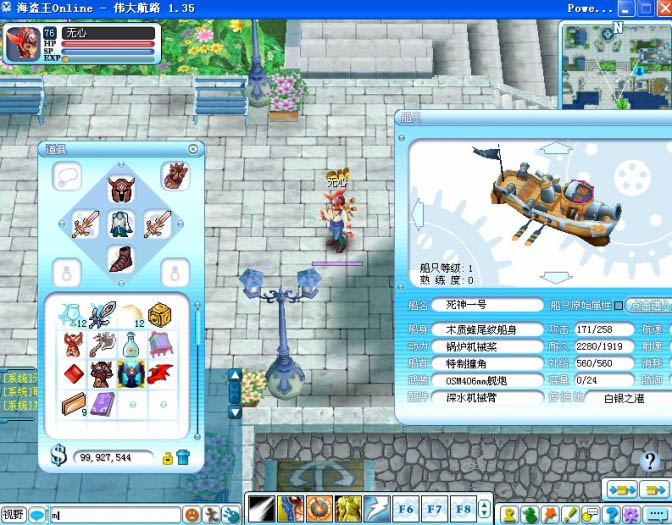Select the golden cube item in inventory
The width and height of the screenshot is (672, 525).
[160, 316]
